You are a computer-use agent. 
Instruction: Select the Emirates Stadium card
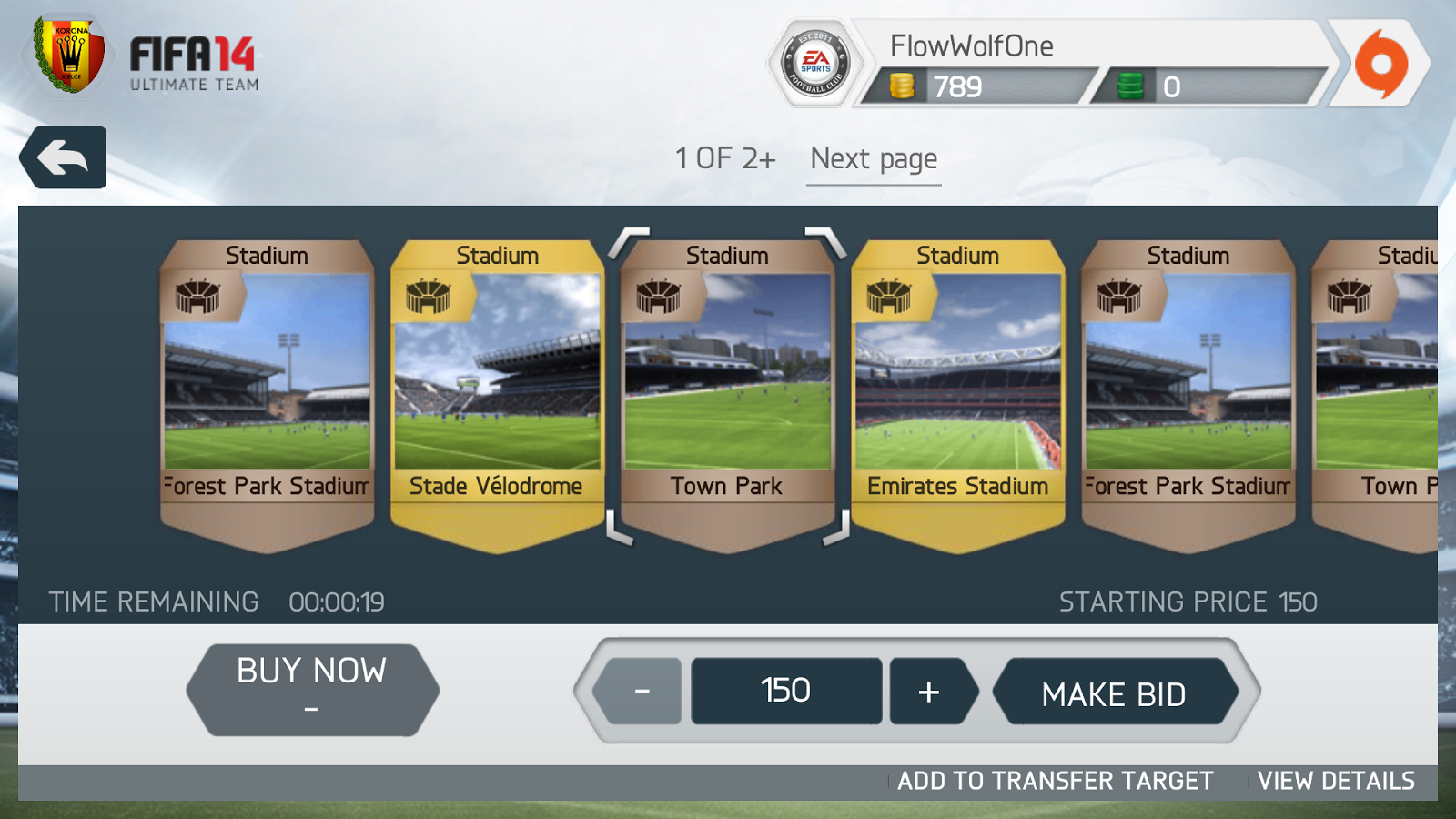957,391
